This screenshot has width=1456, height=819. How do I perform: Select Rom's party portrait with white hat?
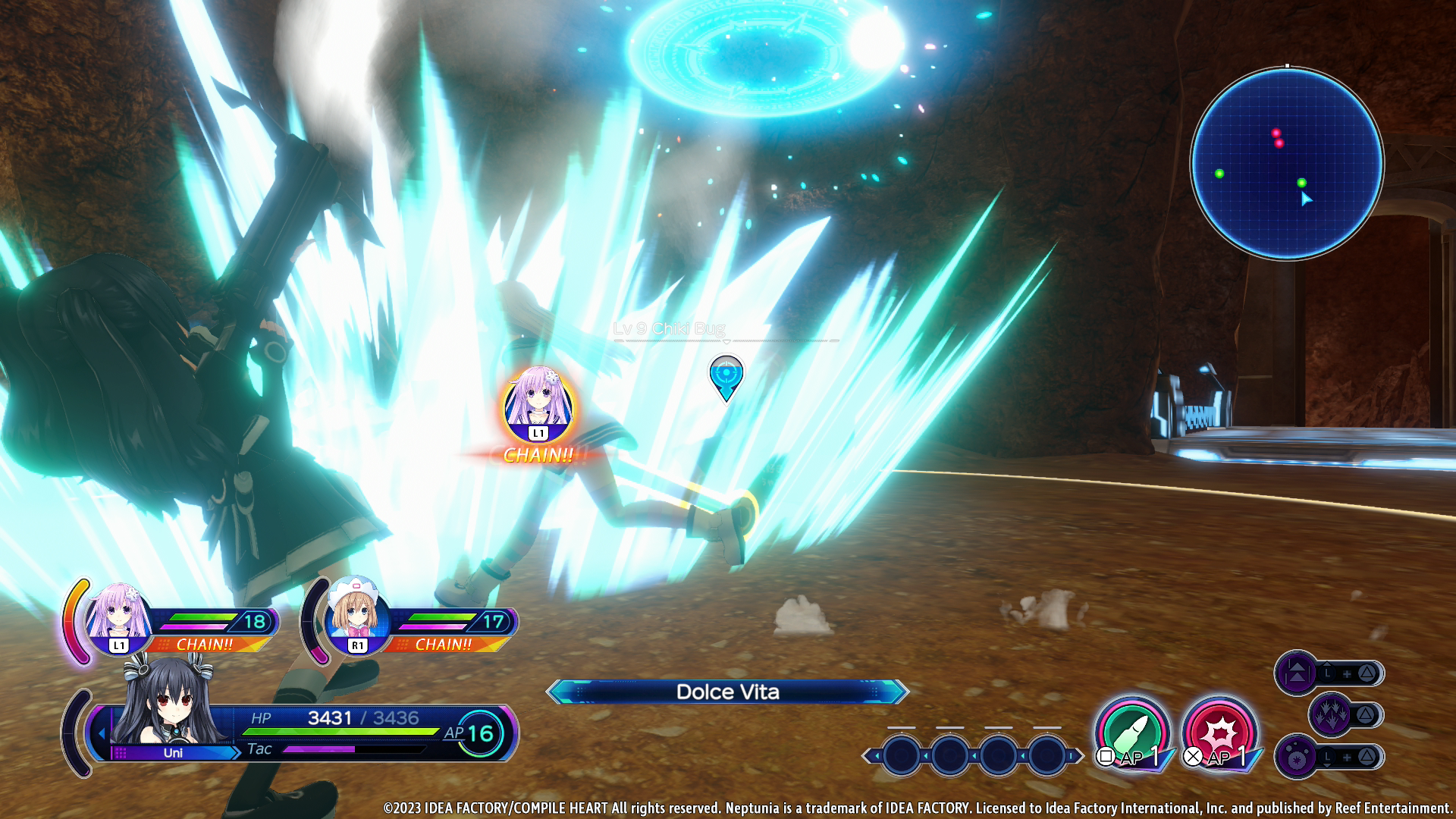[356, 614]
